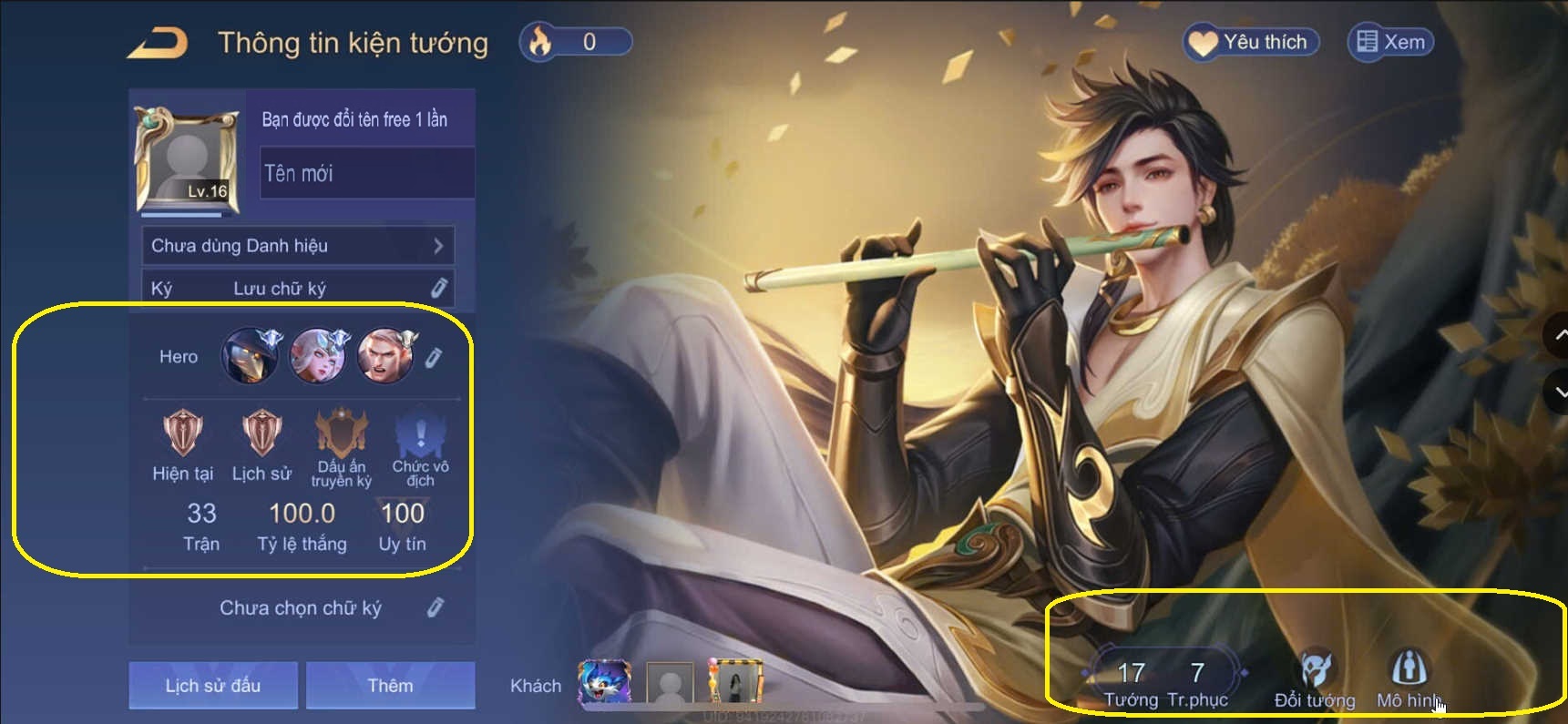This screenshot has height=724, width=1568.
Task: Click the Xem button in top right
Action: (x=1389, y=41)
